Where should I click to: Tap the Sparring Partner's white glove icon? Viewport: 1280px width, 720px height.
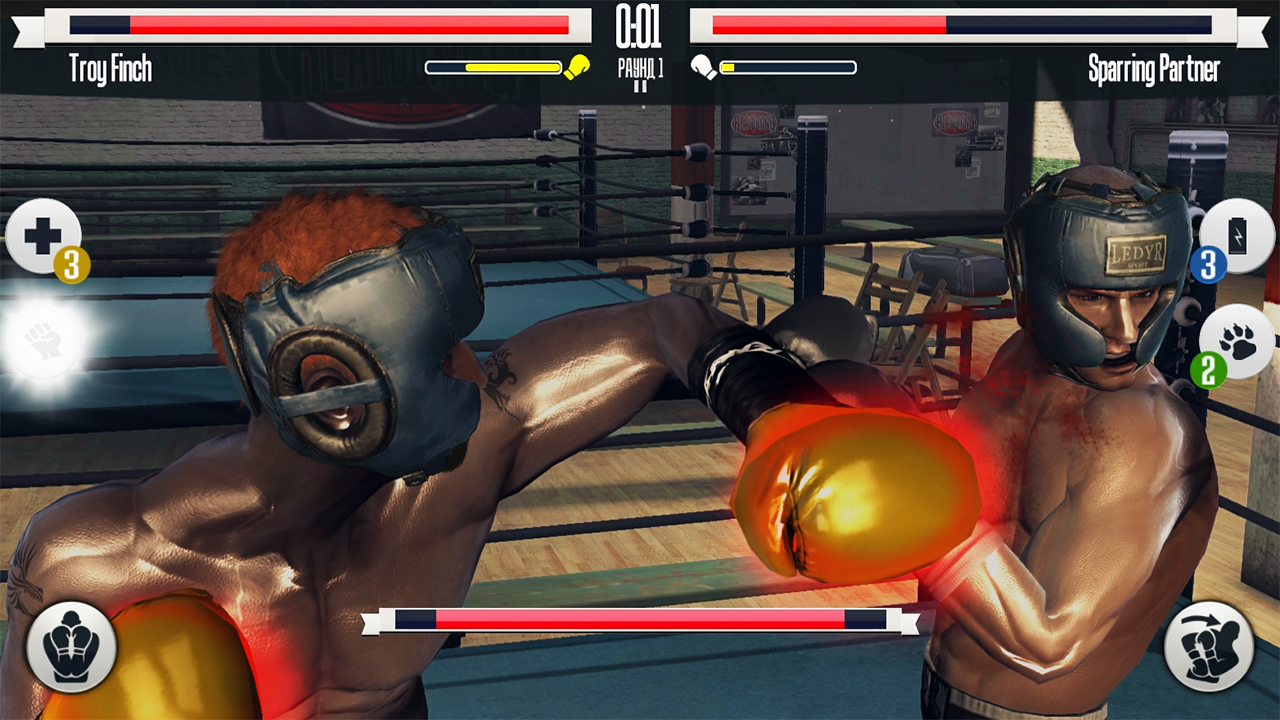pos(703,67)
